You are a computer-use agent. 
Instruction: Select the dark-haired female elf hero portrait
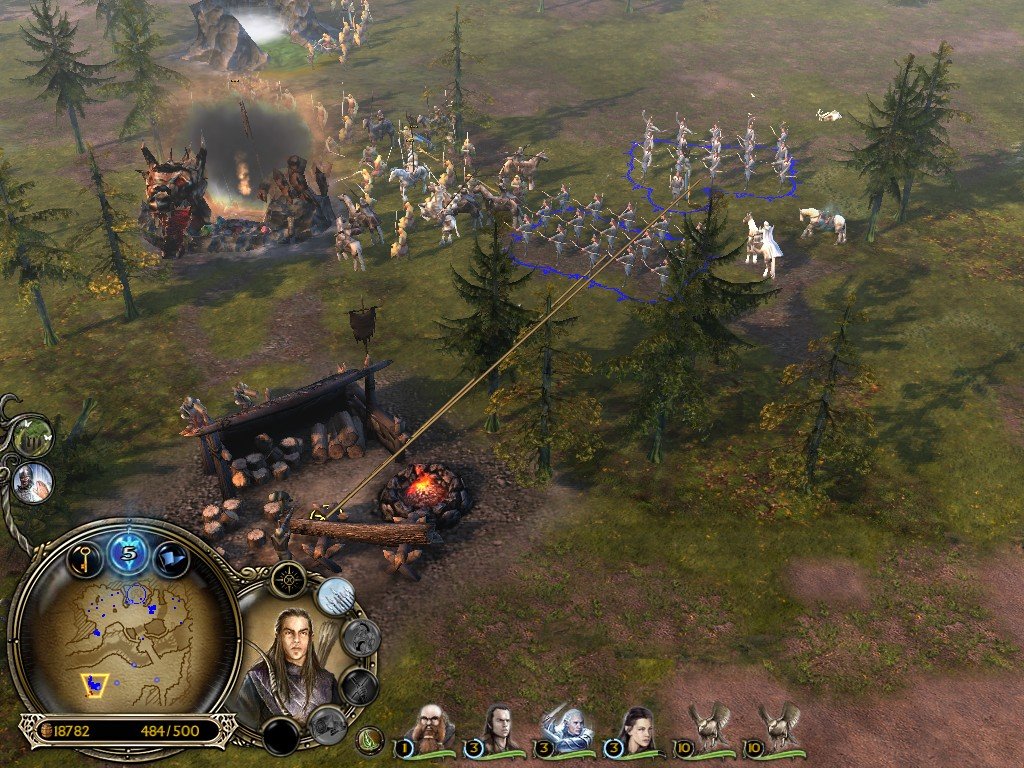click(x=636, y=728)
